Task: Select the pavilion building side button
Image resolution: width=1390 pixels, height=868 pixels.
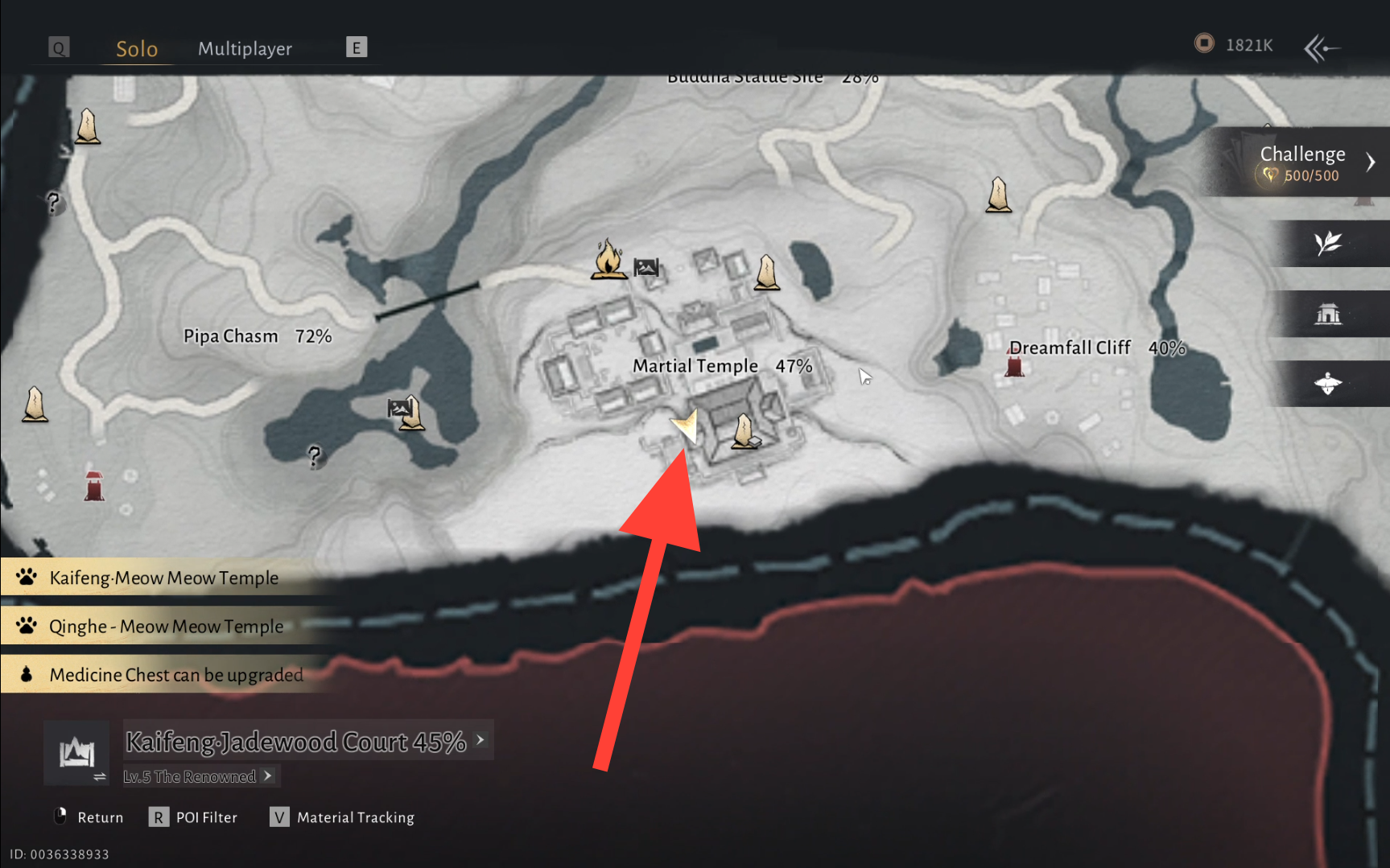Action: pyautogui.click(x=1328, y=314)
